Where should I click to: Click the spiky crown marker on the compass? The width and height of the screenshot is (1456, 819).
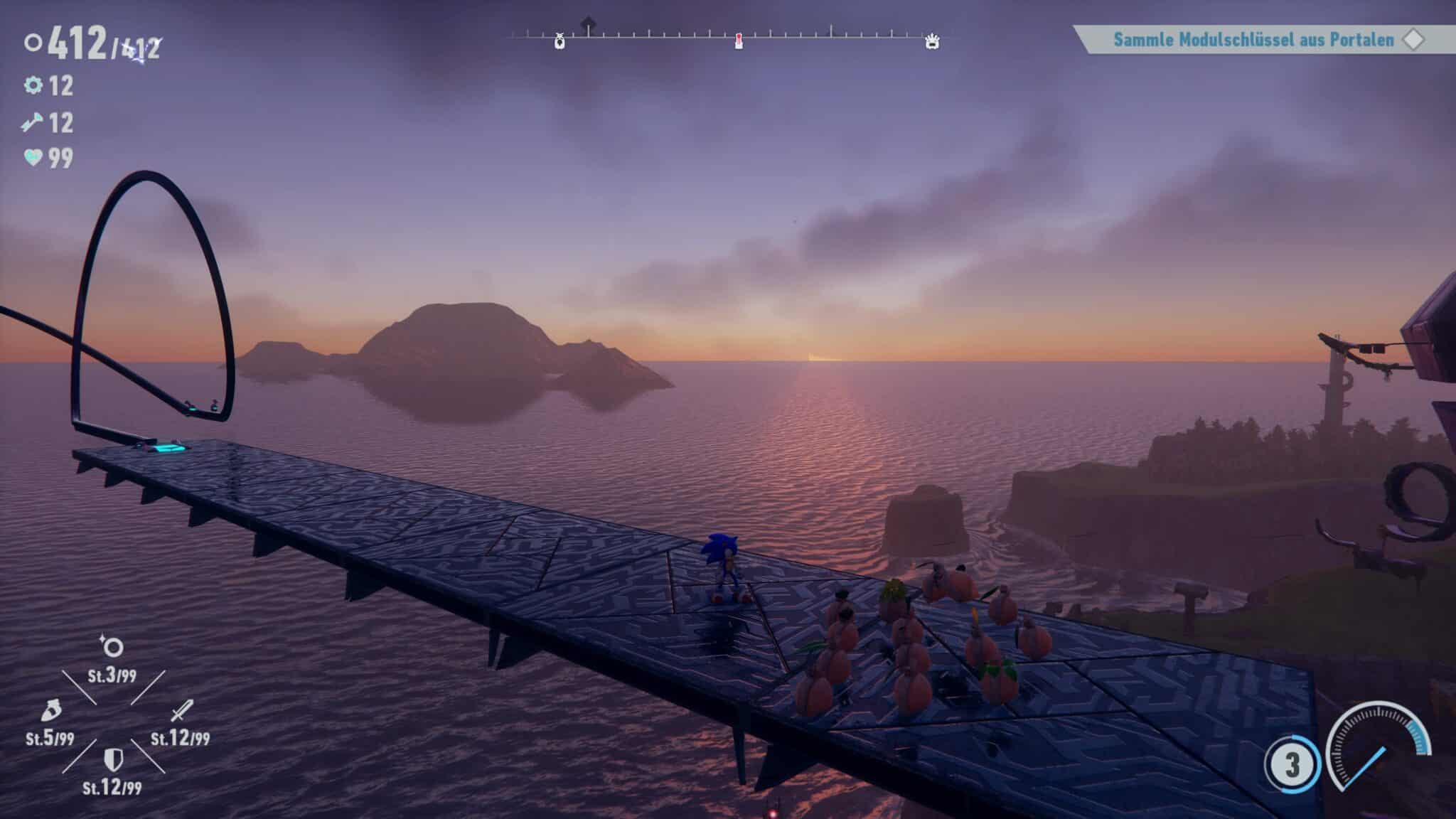[x=932, y=42]
